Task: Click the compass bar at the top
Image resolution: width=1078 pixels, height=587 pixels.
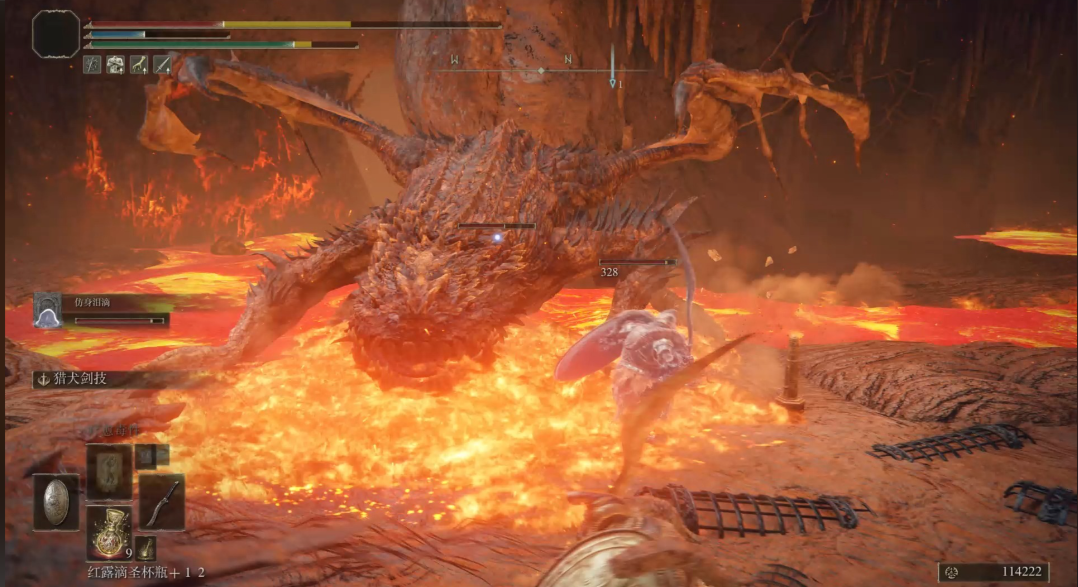Action: click(540, 70)
